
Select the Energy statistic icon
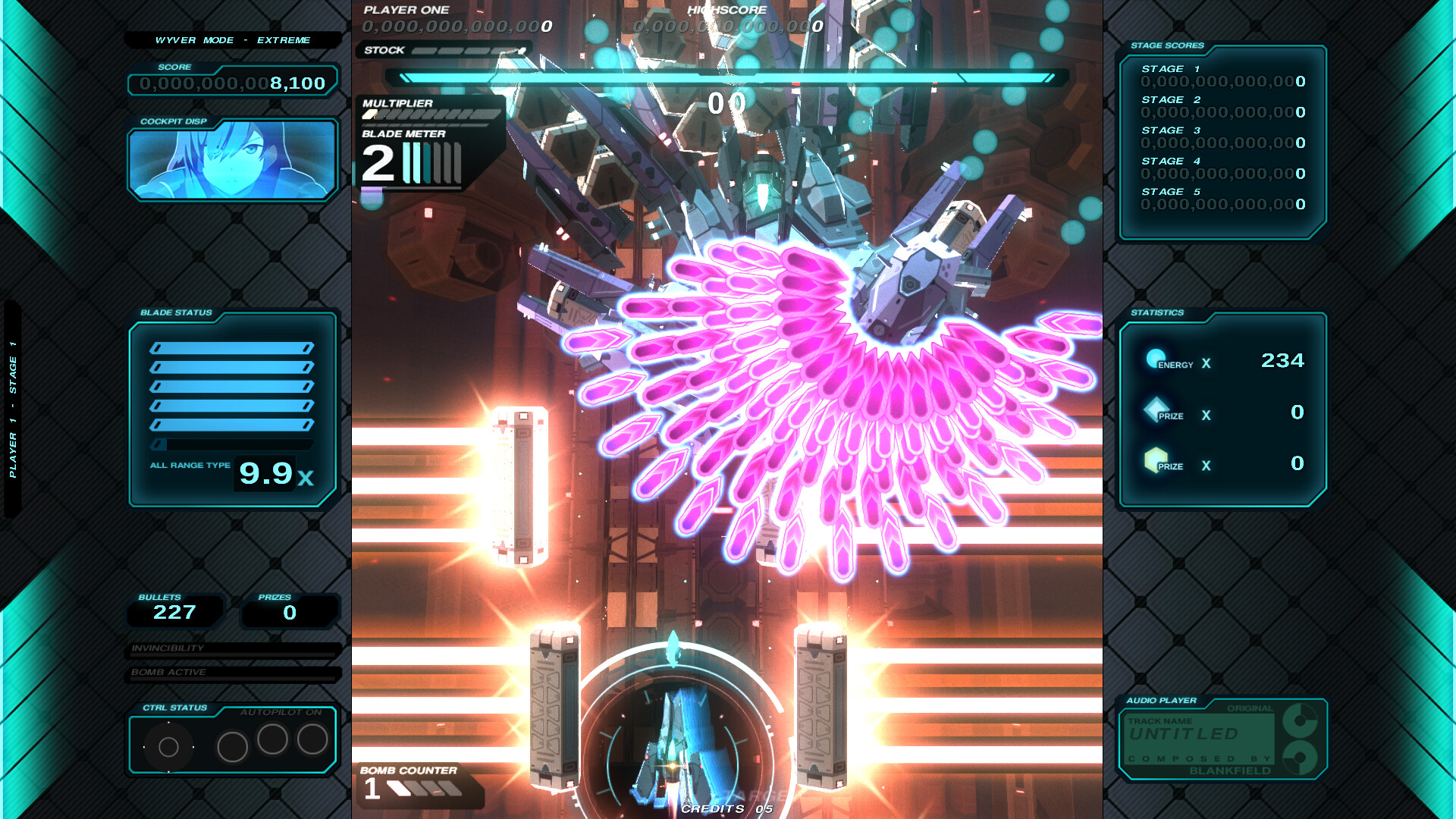1156,360
